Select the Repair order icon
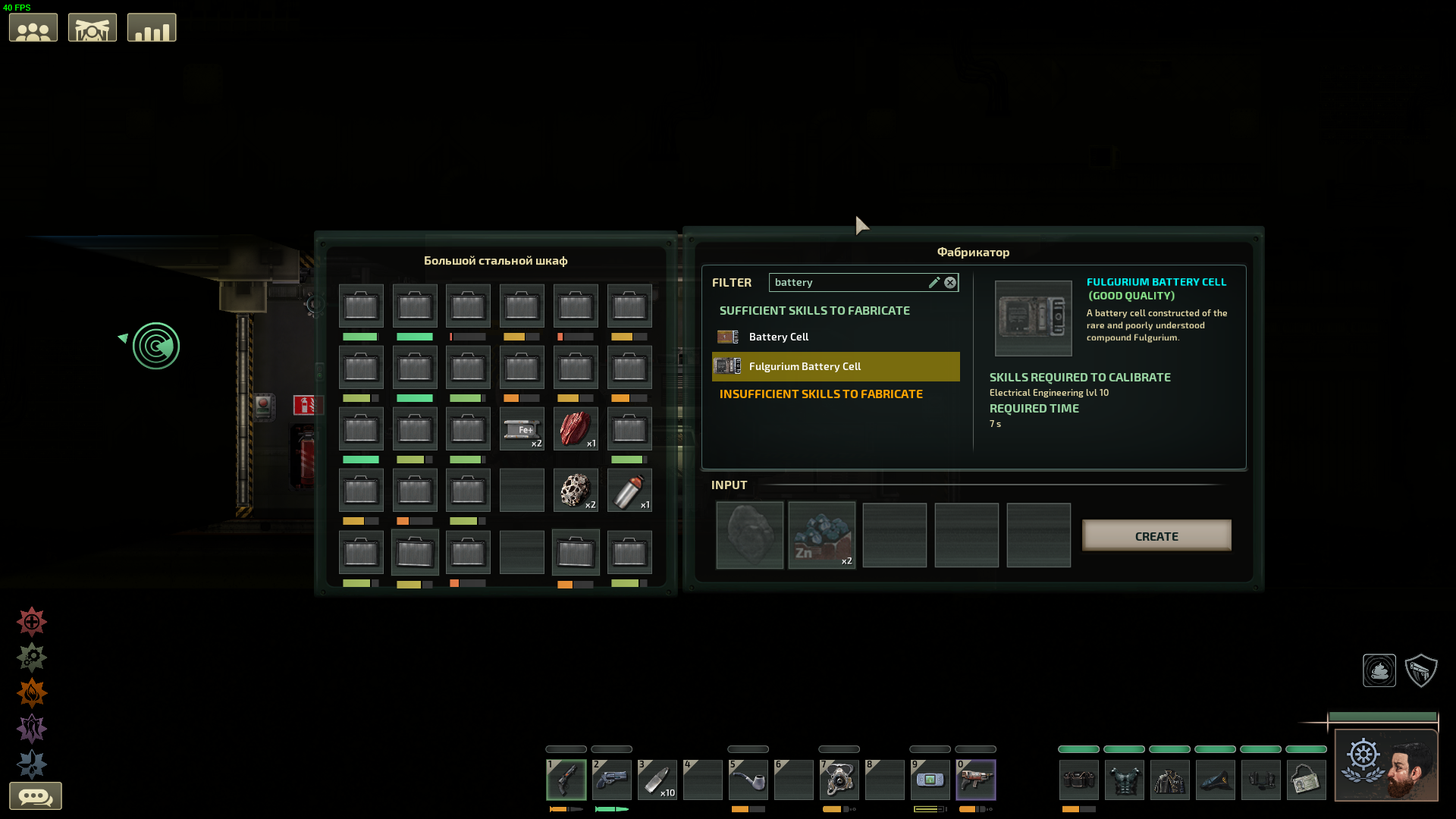 (x=30, y=657)
